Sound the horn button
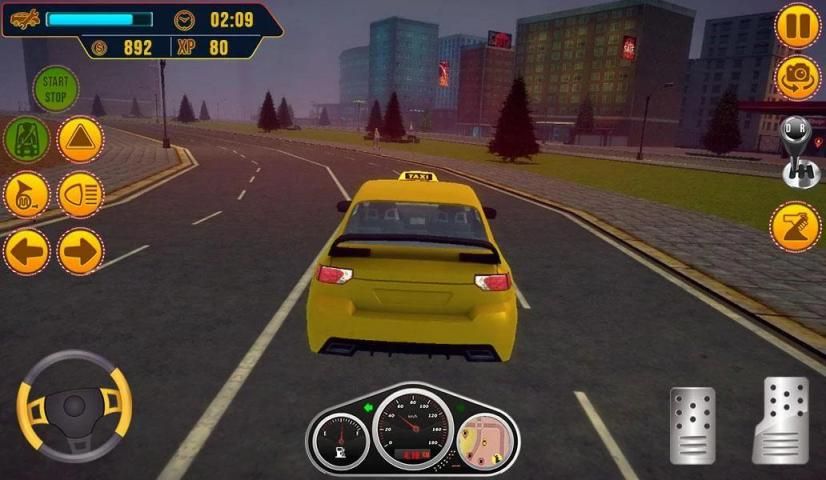Screen dimensions: 826x480 coord(27,194)
